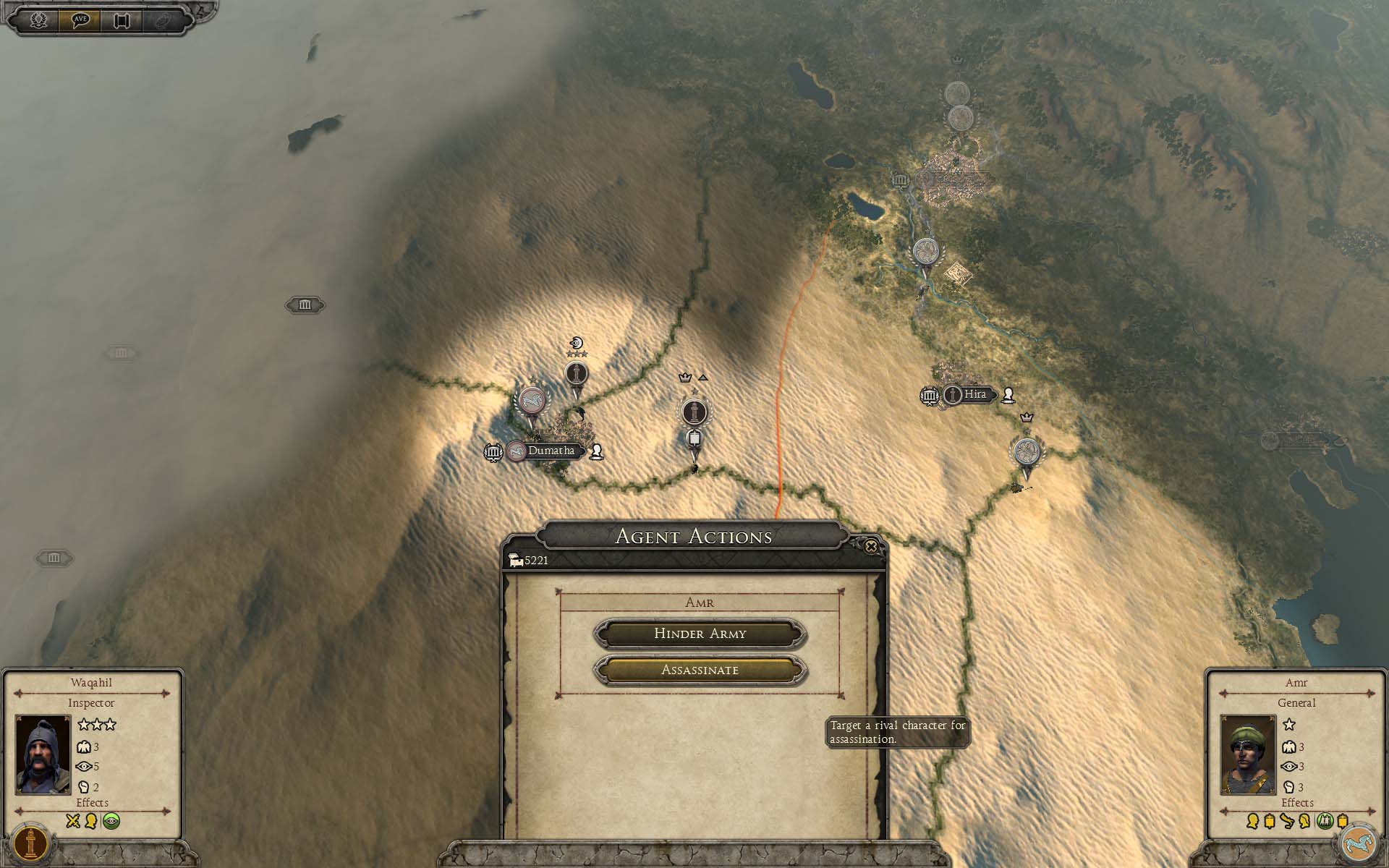Screen dimensions: 1389x868
Task: Open the laurel wreath menu icon
Action: tap(38, 20)
